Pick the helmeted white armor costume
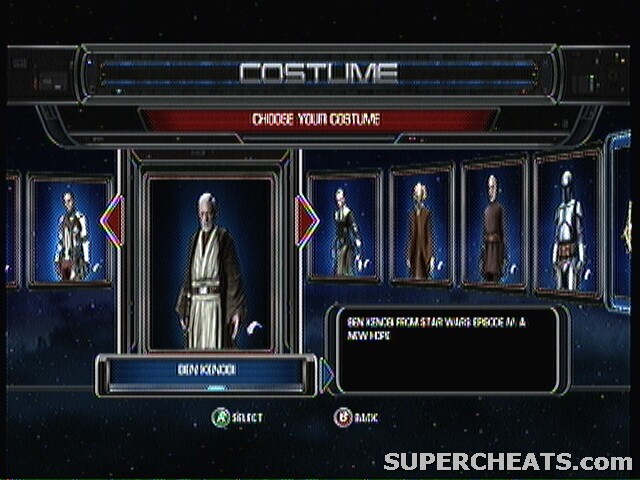Image resolution: width=640 pixels, height=480 pixels. [x=567, y=224]
